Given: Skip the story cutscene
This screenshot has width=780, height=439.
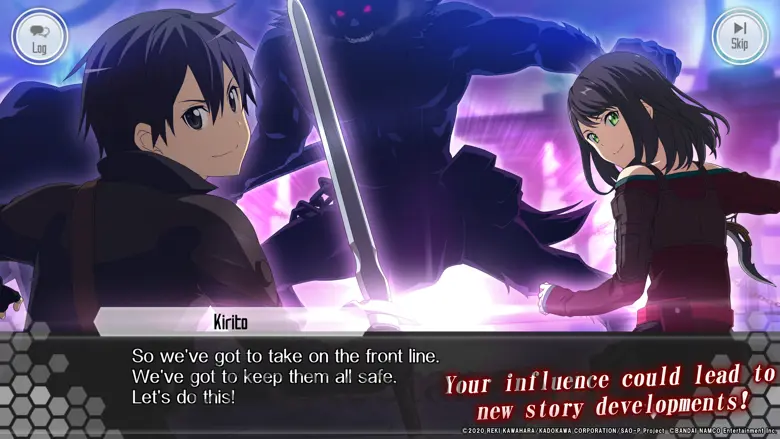Looking at the screenshot, I should click(739, 37).
